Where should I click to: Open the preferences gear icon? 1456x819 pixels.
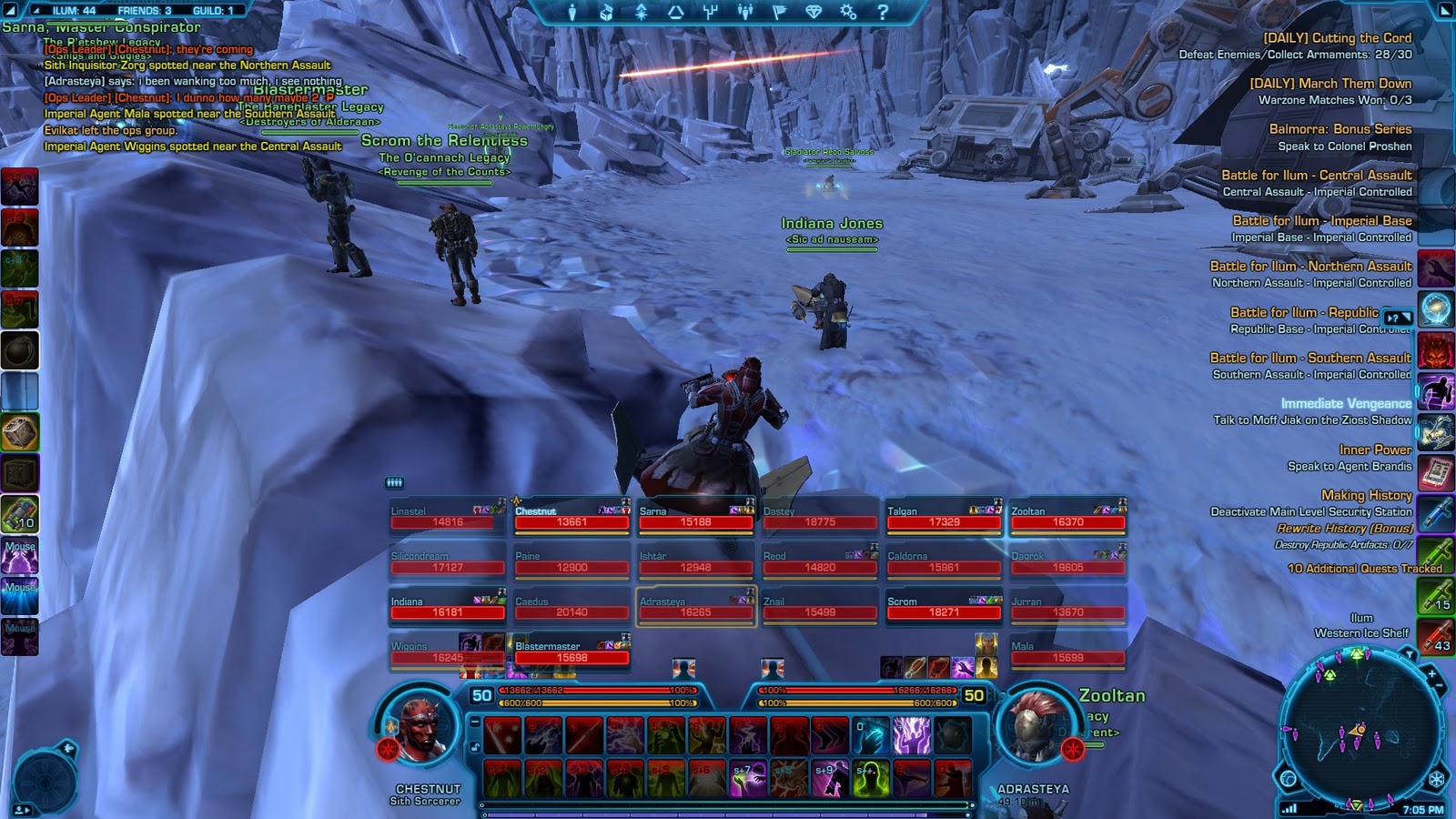coord(847,12)
